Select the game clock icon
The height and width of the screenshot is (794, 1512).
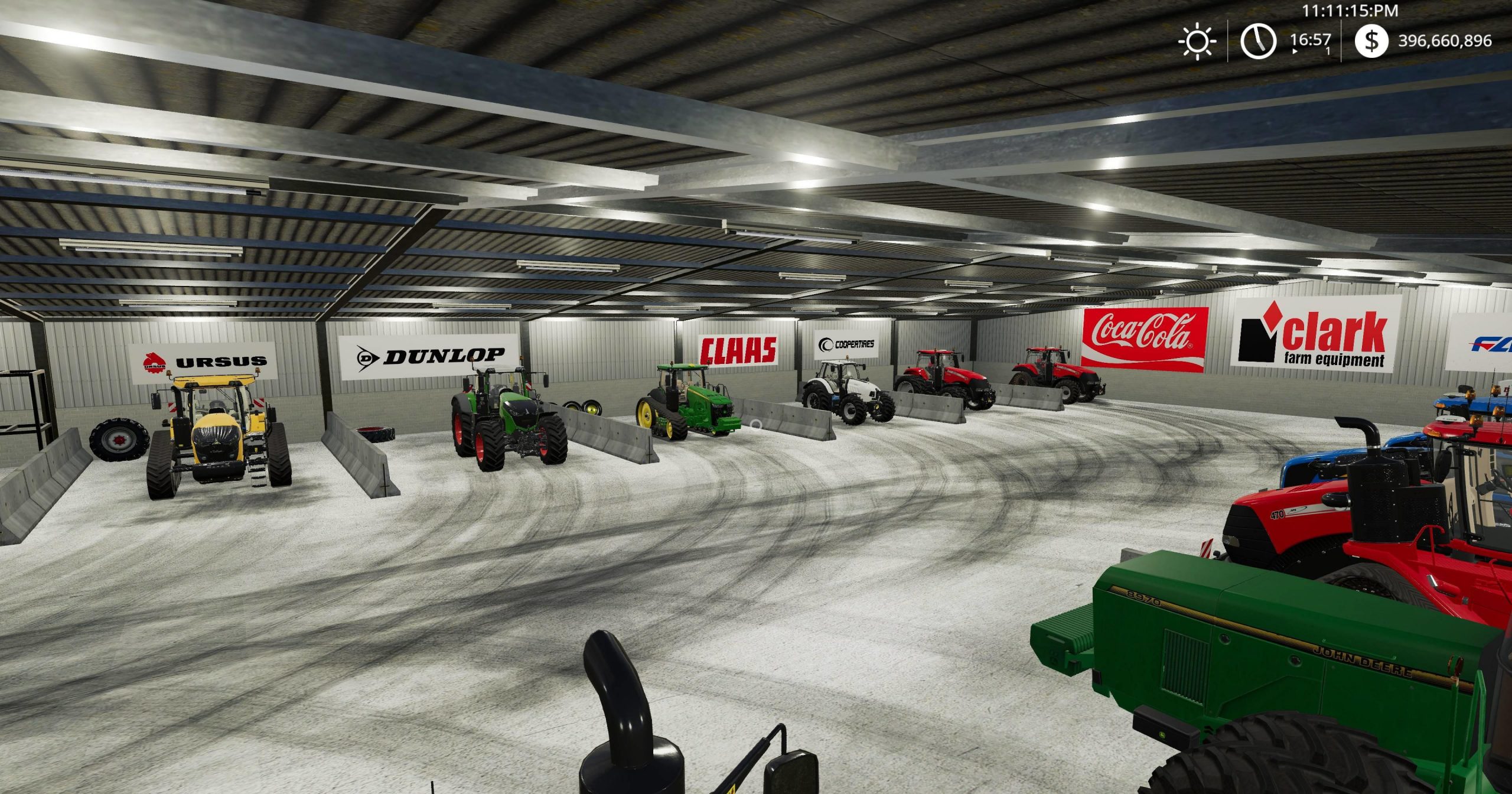[1257, 41]
